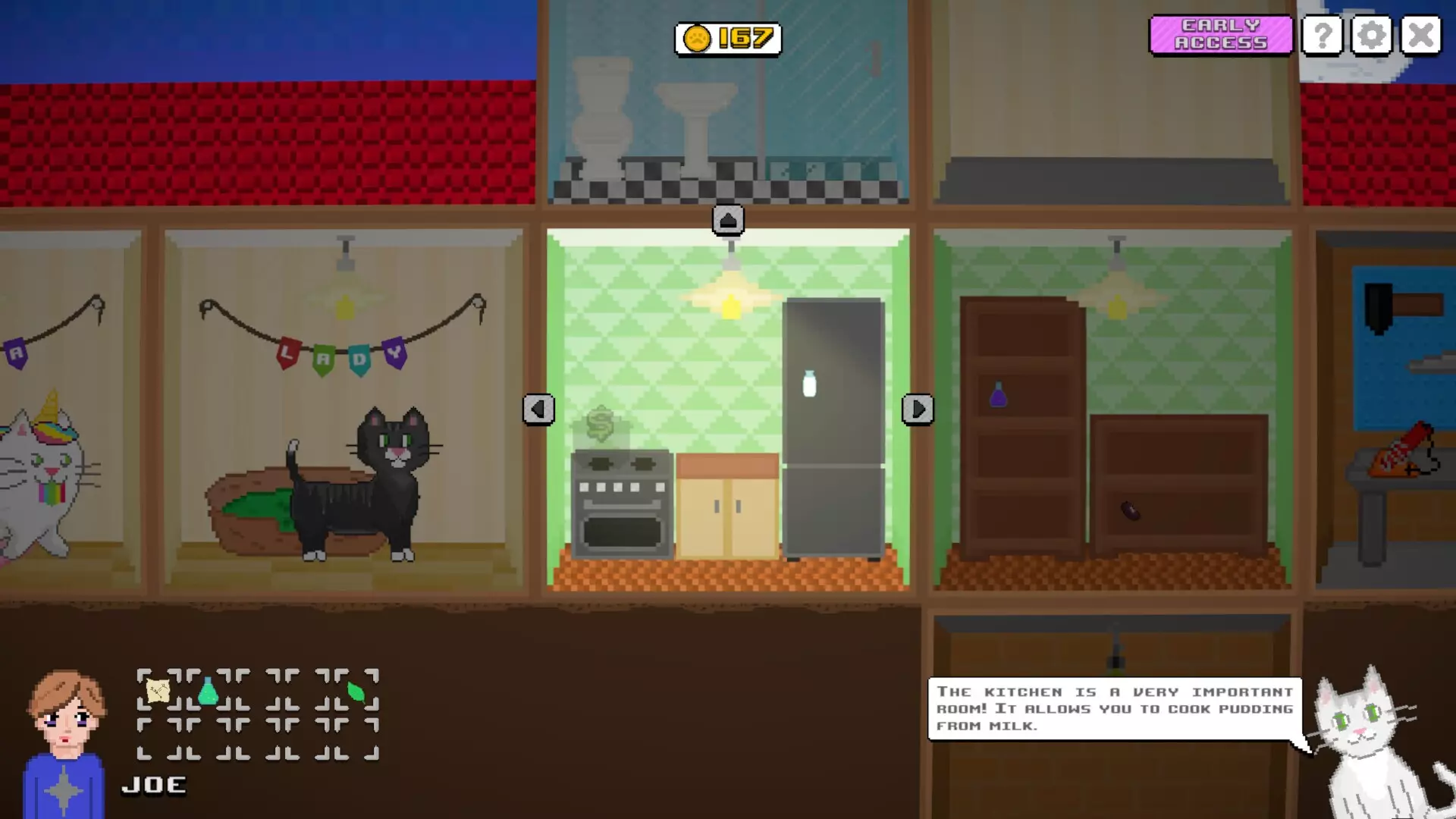Open the right room navigation arrow
Image resolution: width=1456 pixels, height=819 pixels.
(x=918, y=409)
